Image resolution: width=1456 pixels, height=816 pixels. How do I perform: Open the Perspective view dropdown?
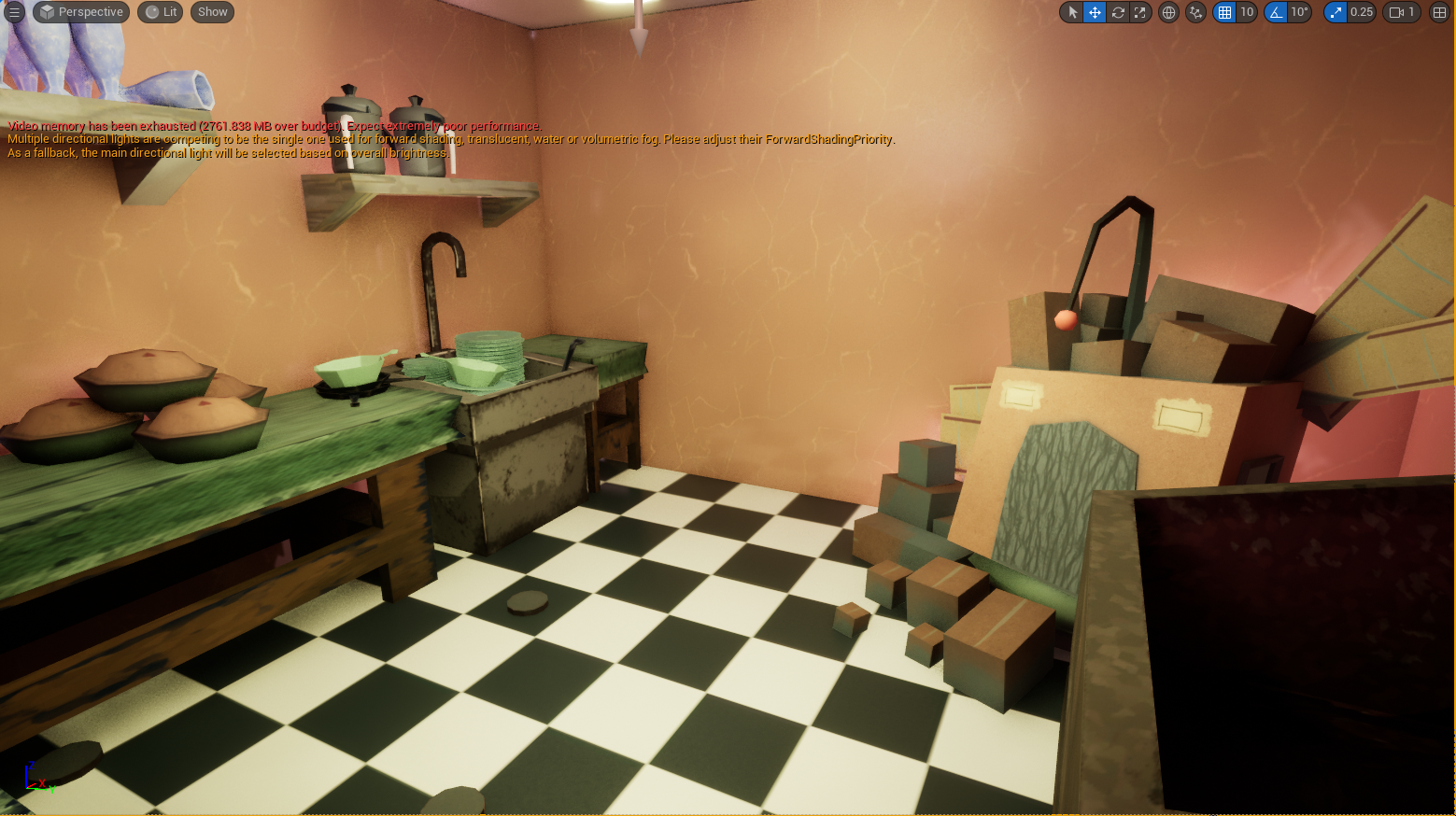tap(81, 12)
